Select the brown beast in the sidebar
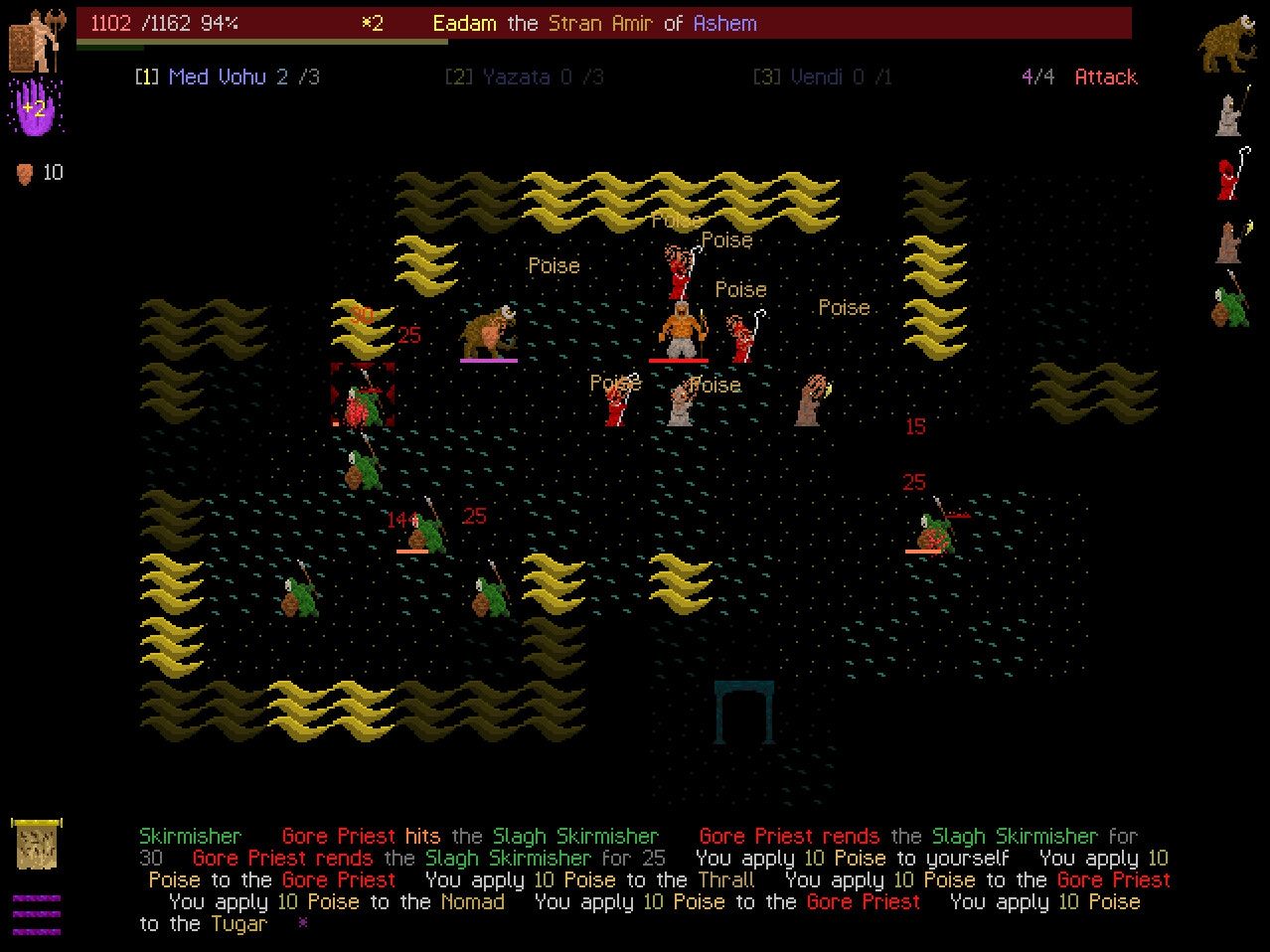Image resolution: width=1270 pixels, height=952 pixels. [1231, 45]
